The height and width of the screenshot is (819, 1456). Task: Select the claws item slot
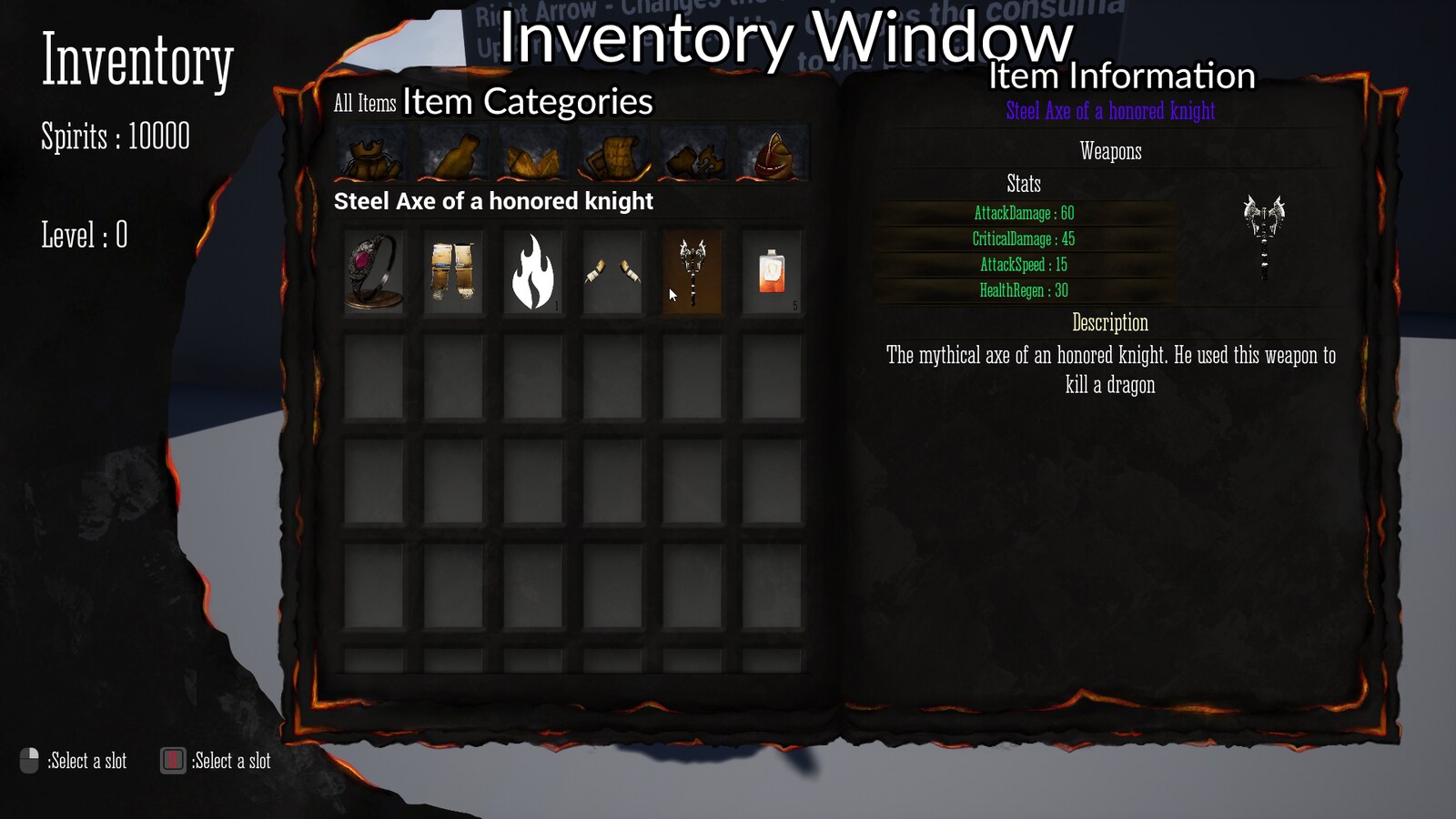pos(612,271)
